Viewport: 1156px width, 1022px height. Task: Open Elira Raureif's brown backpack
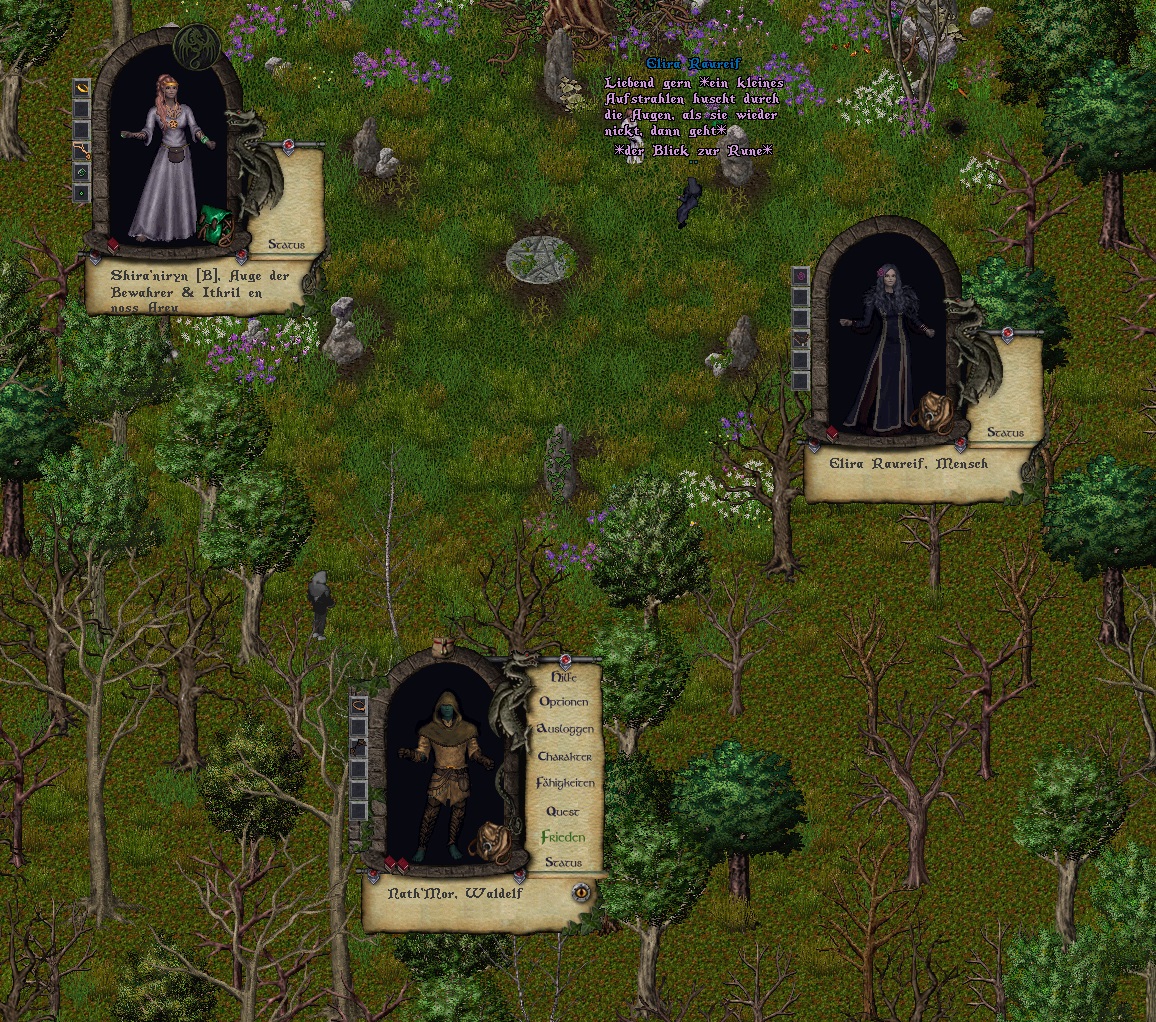coord(936,410)
